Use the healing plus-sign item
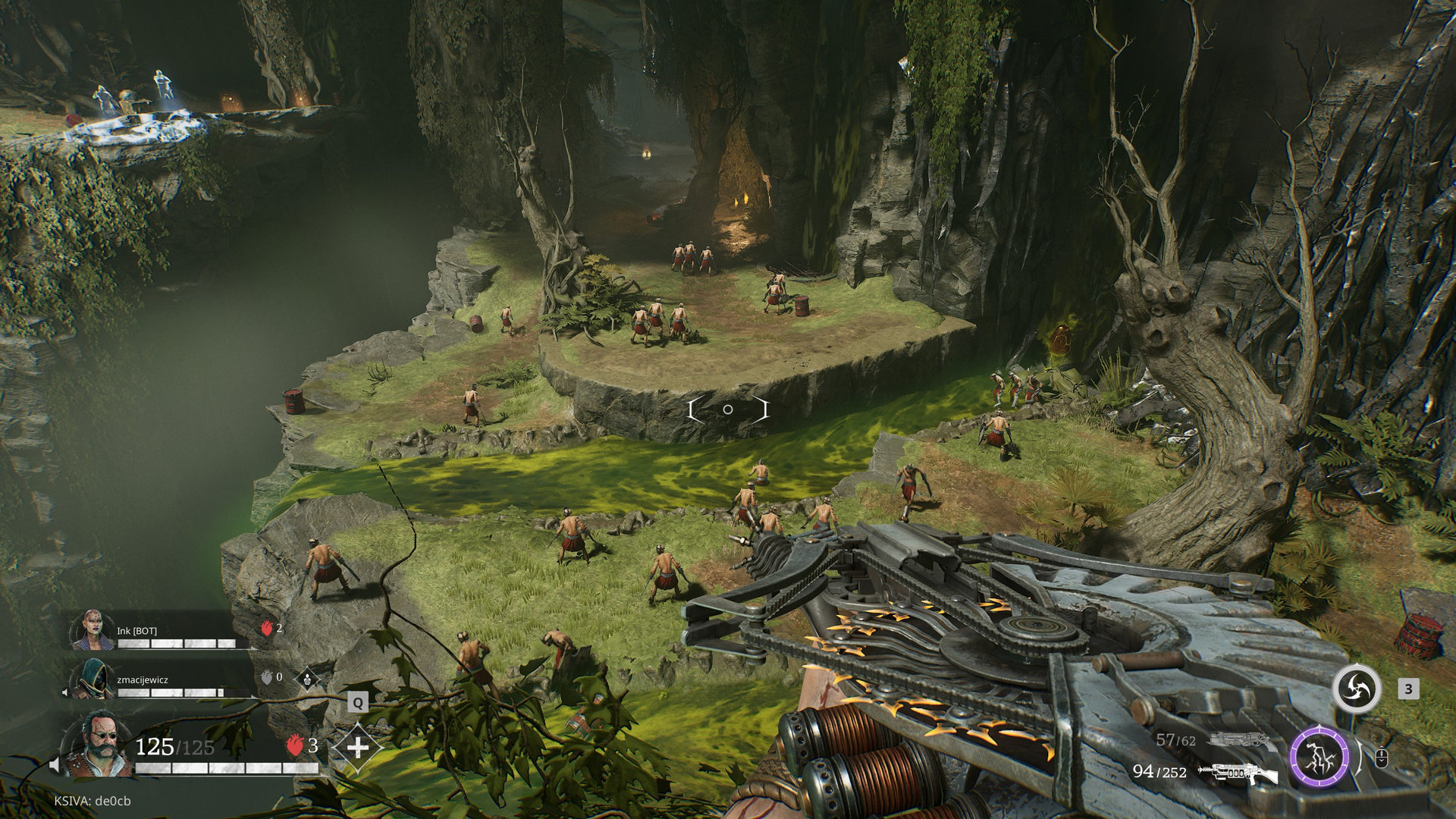Image resolution: width=1456 pixels, height=819 pixels. (x=357, y=747)
